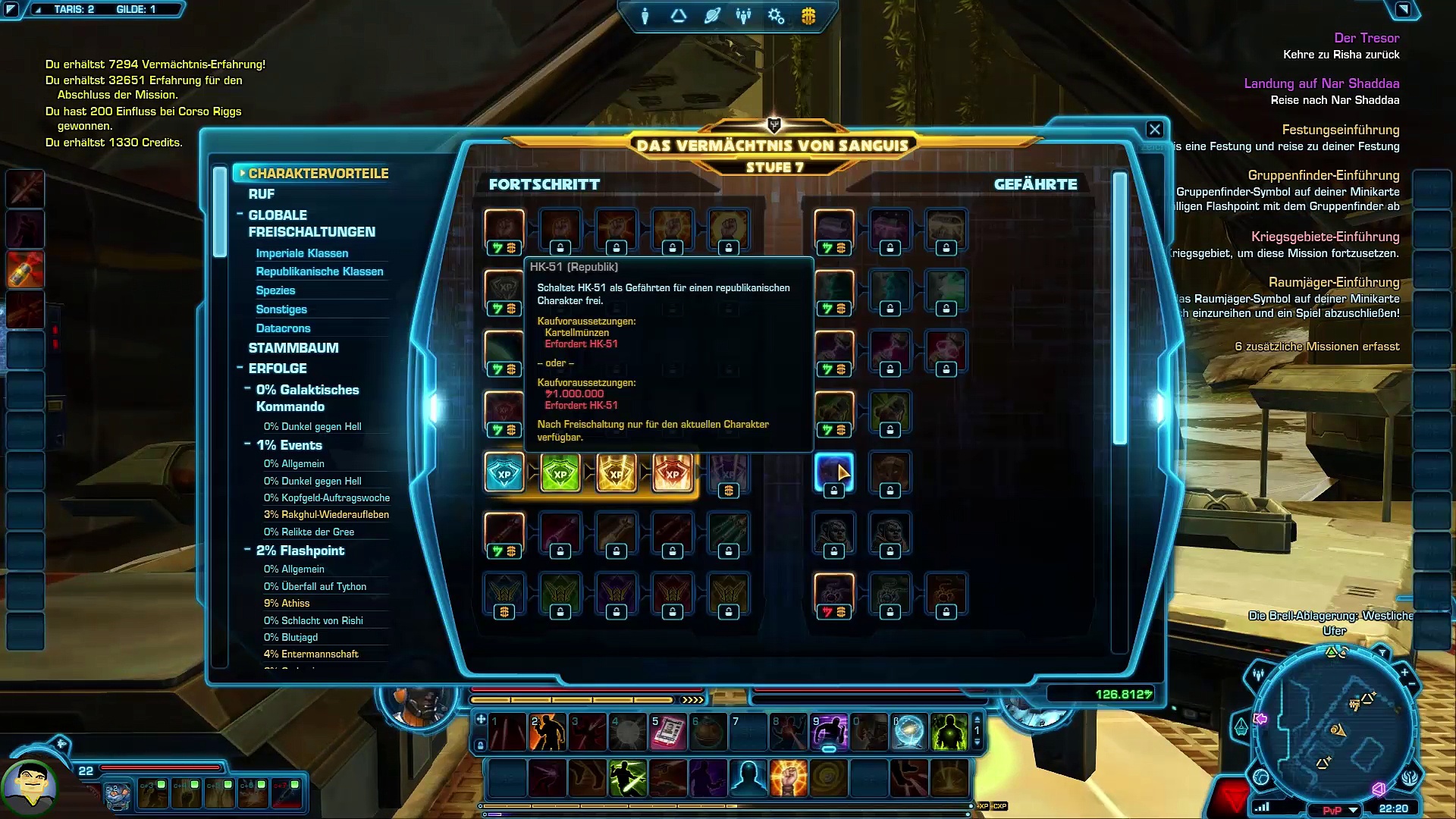Select the blue XP boost perk
This screenshot has height=819, width=1456.
[x=504, y=473]
